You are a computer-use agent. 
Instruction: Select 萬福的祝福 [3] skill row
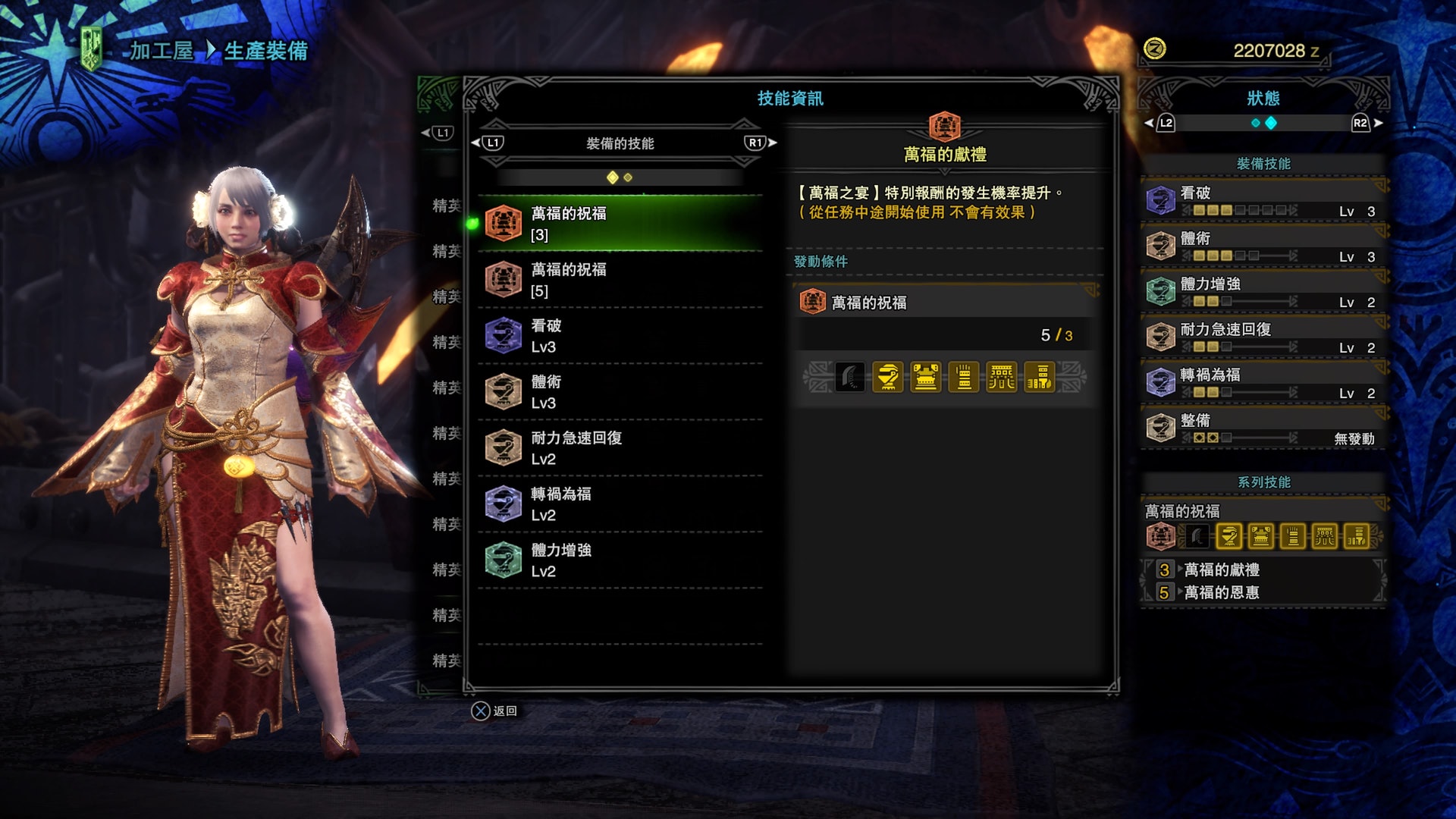click(x=620, y=224)
